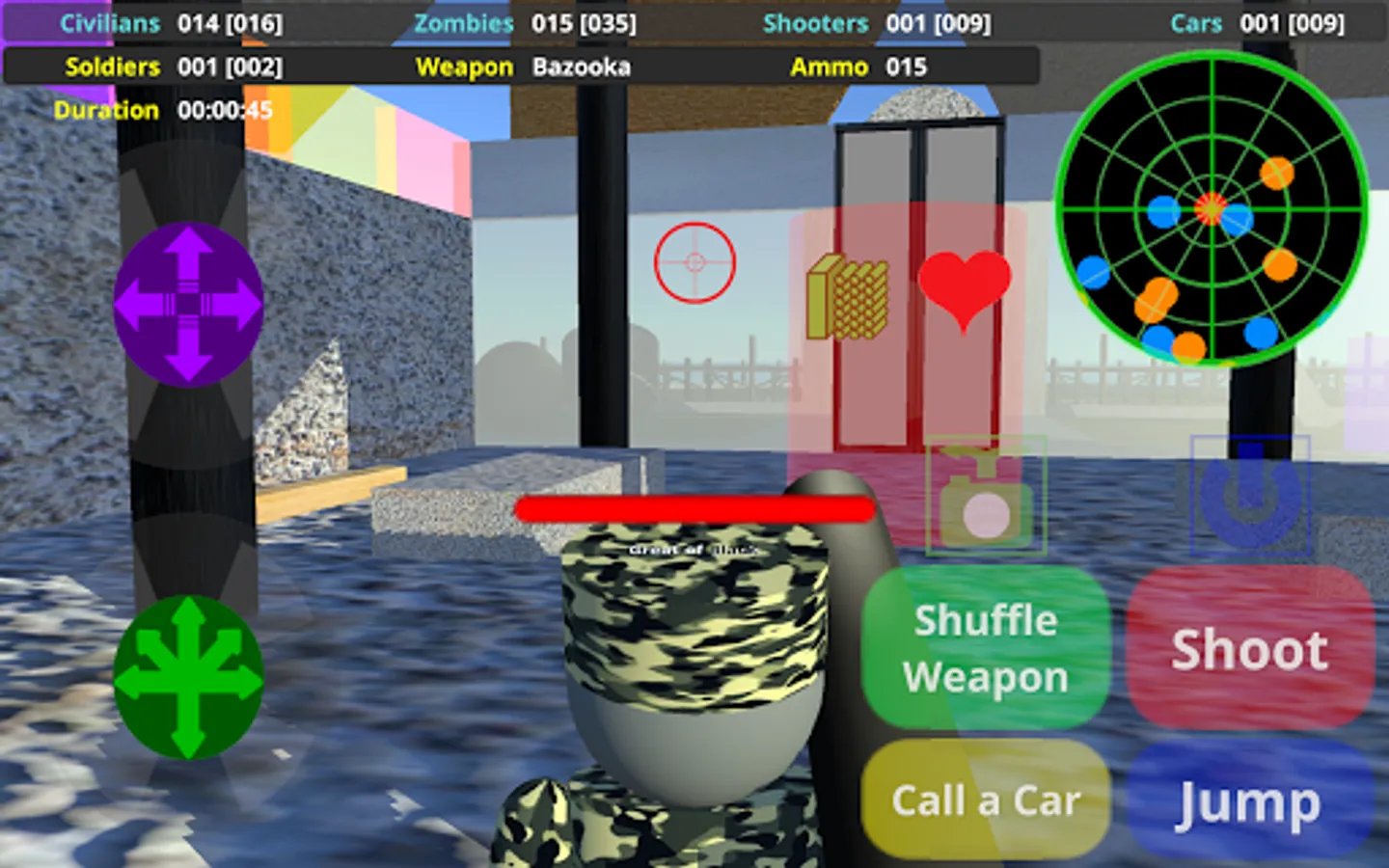This screenshot has height=868, width=1389.
Task: Click the Weapon Bazooka display
Action: point(526,67)
